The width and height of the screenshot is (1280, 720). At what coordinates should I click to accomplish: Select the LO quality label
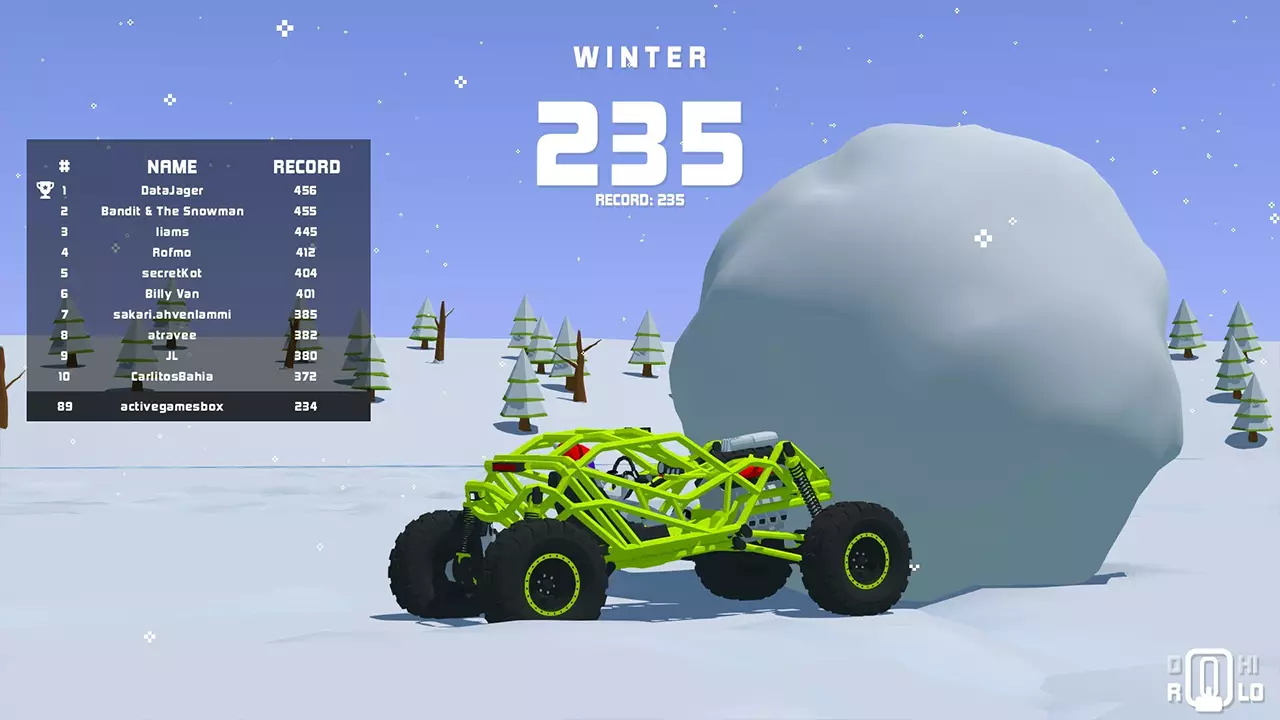click(1251, 691)
